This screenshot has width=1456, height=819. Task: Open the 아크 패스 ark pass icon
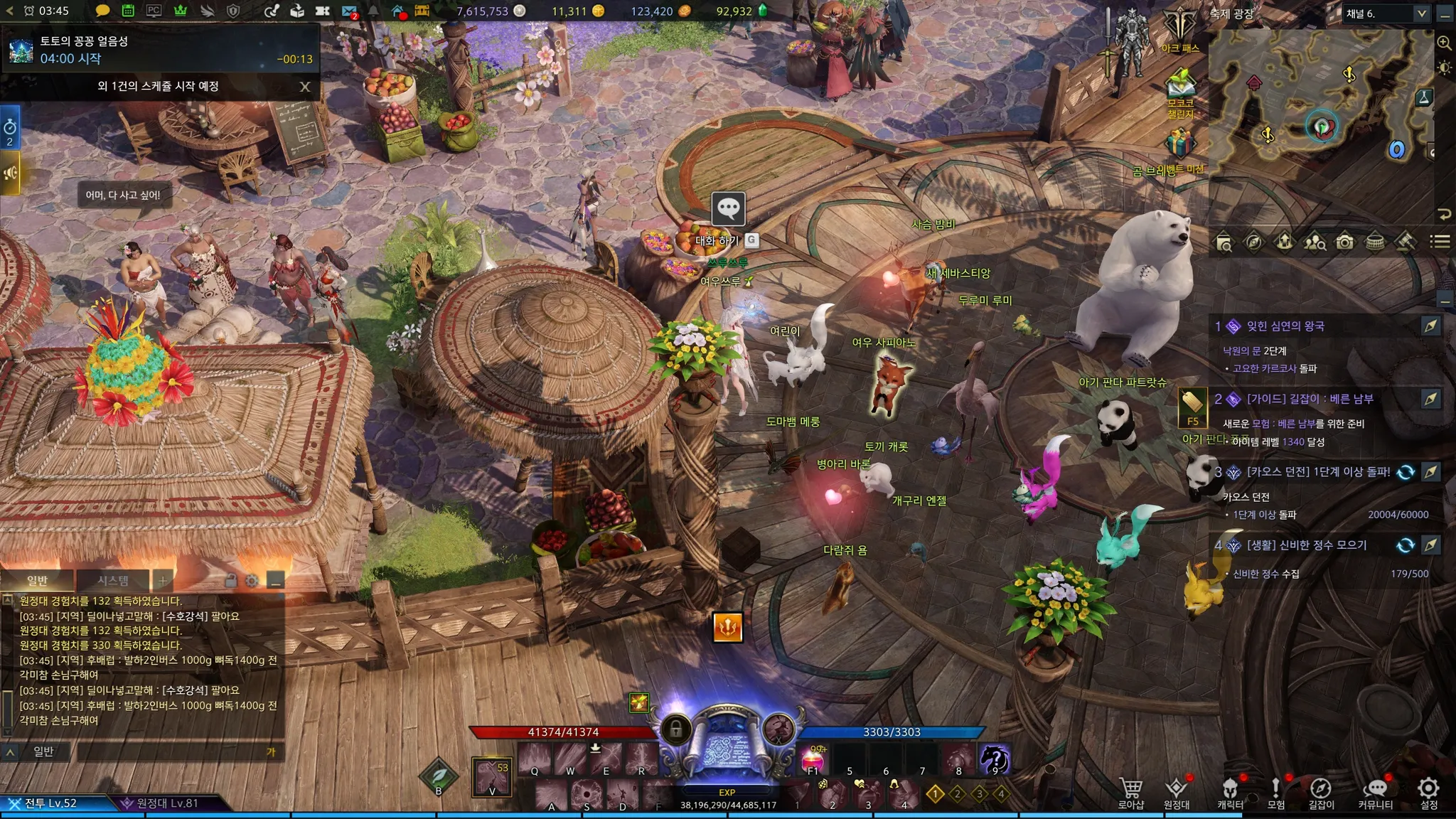[1179, 30]
